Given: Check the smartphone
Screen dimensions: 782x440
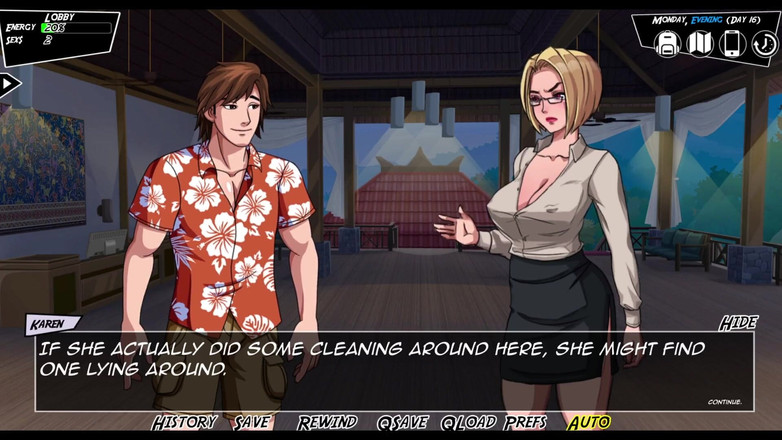Looking at the screenshot, I should [x=733, y=43].
